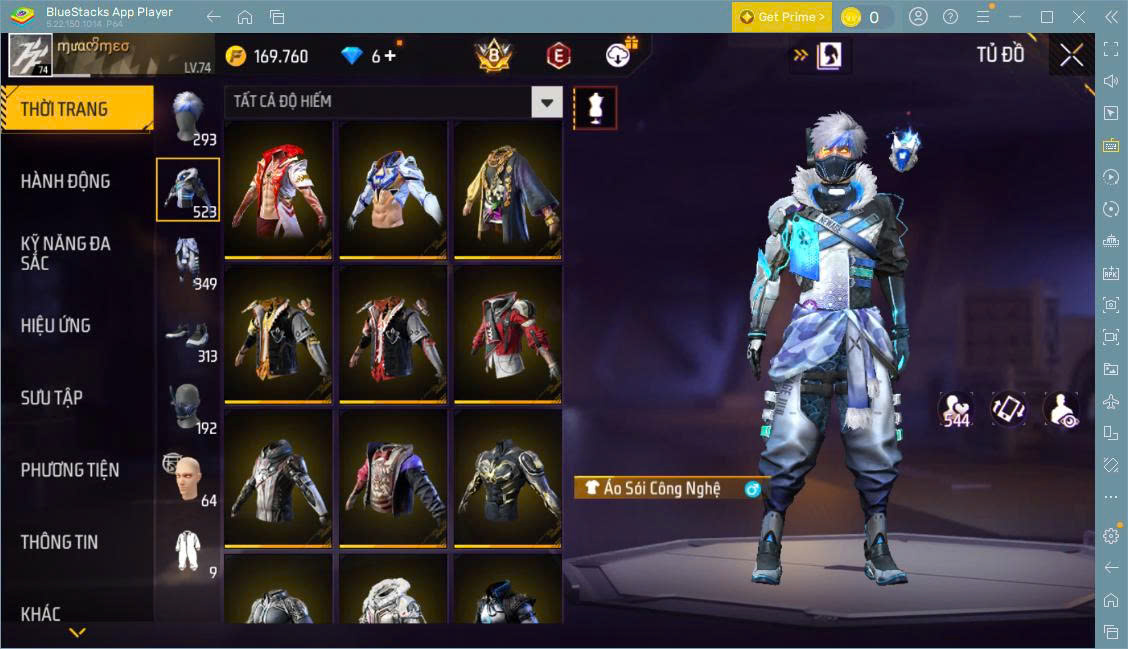Select the KỸ NĂNG ĐA SẮC tab
Viewport: 1128px width, 649px height.
(x=66, y=253)
